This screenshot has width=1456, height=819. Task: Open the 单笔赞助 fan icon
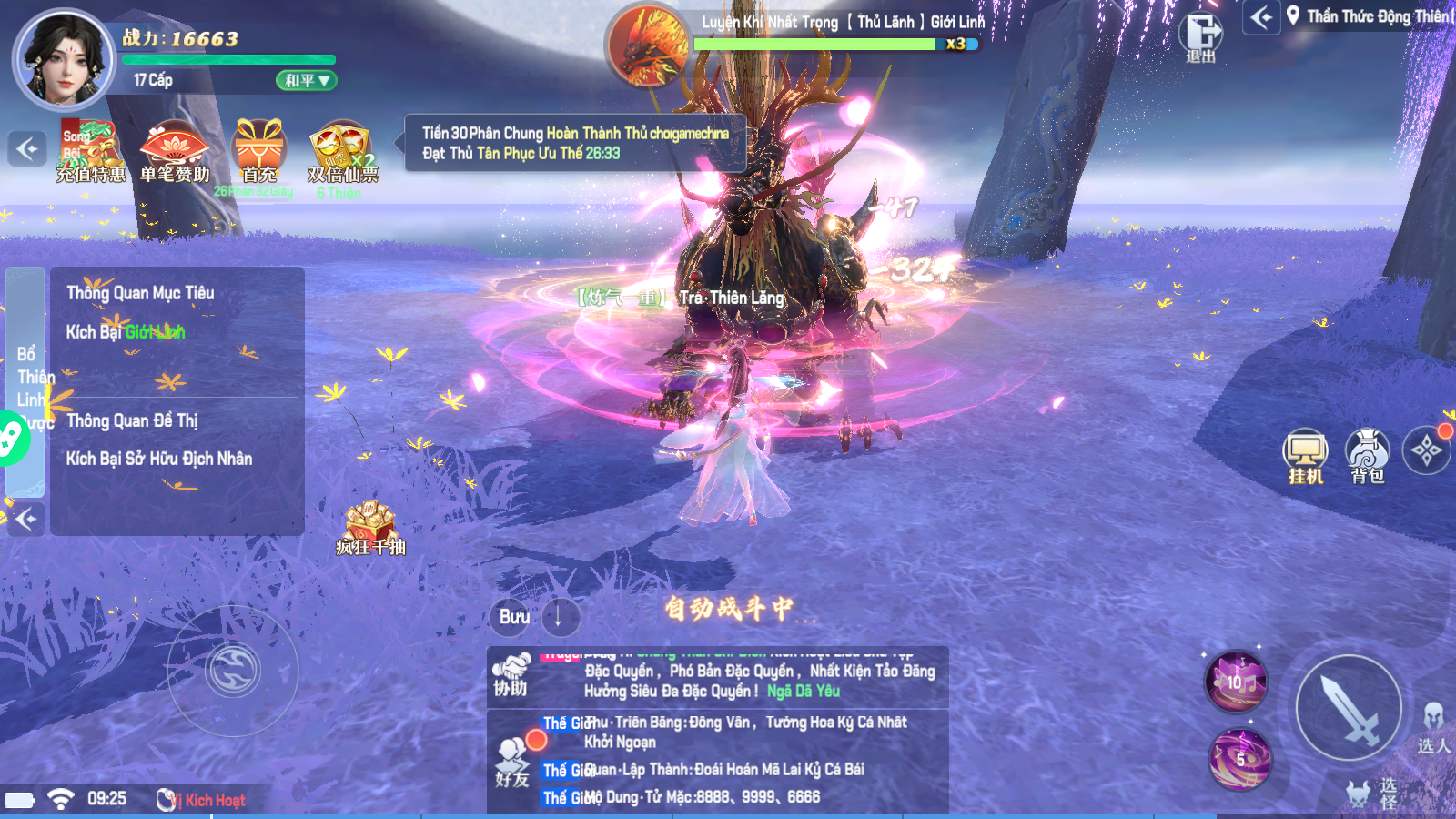pyautogui.click(x=175, y=151)
